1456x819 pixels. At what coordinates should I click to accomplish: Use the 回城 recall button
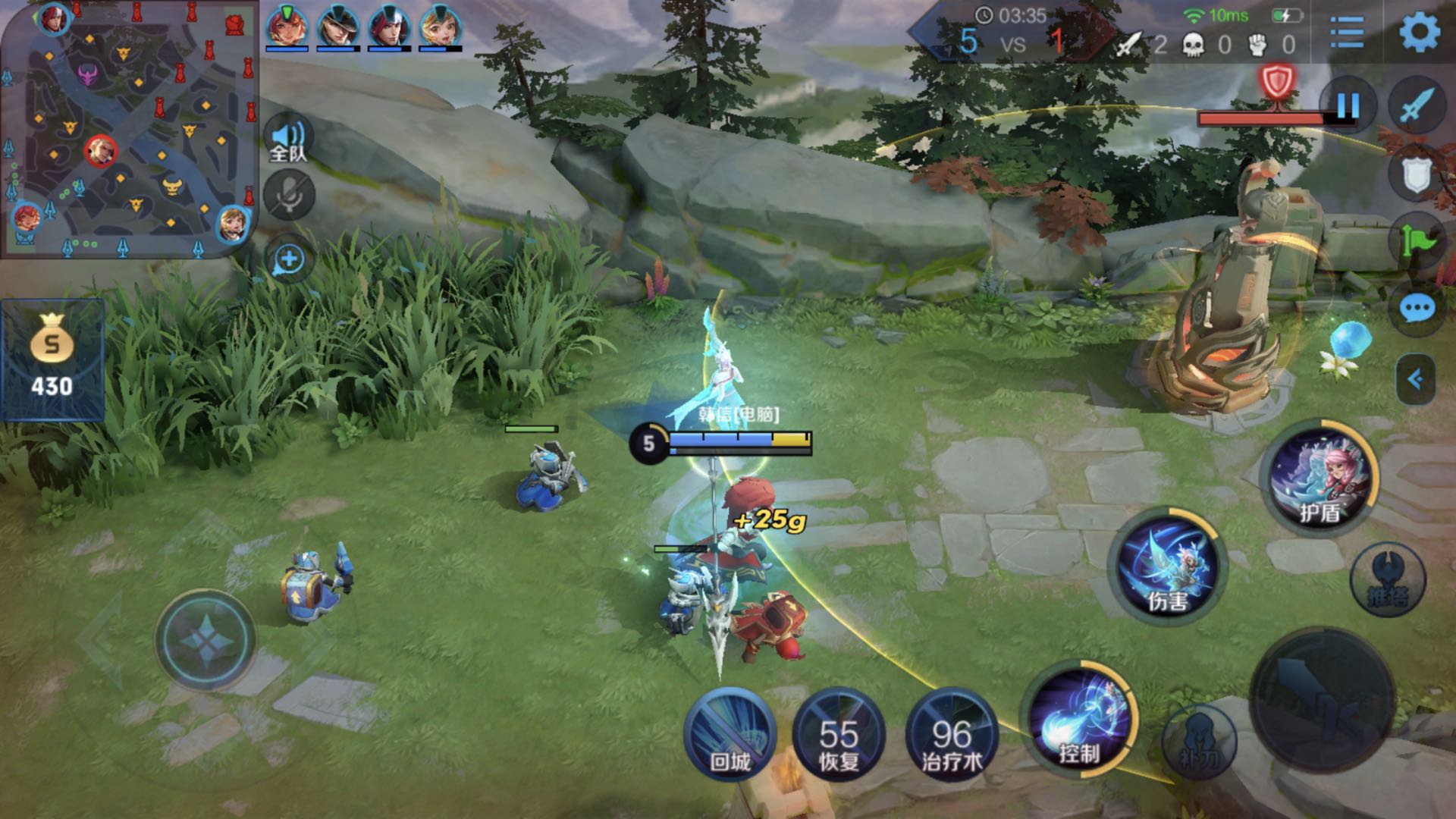(x=730, y=734)
